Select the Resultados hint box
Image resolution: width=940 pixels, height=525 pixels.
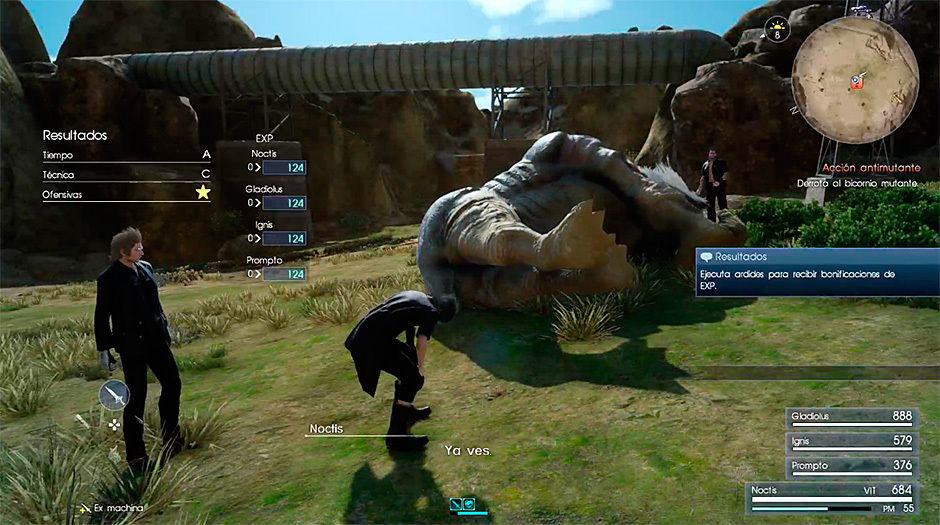pos(817,273)
